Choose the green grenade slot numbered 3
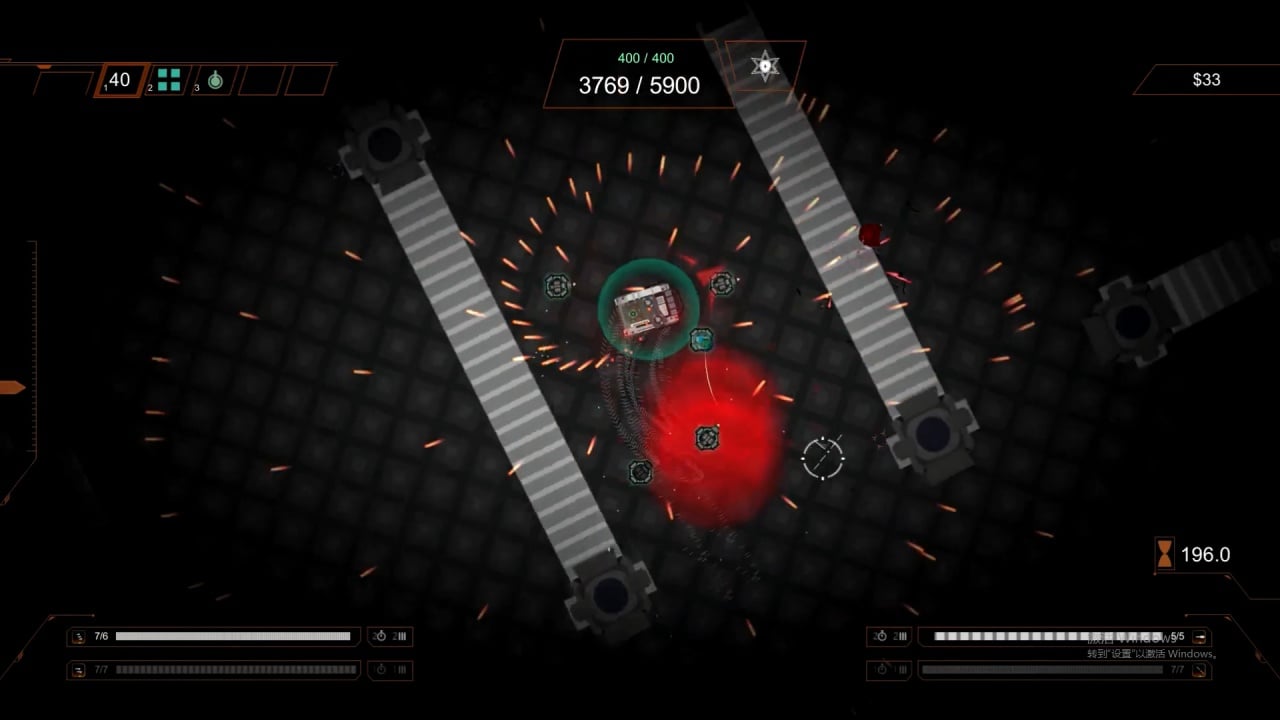Image resolution: width=1280 pixels, height=720 pixels. [214, 80]
